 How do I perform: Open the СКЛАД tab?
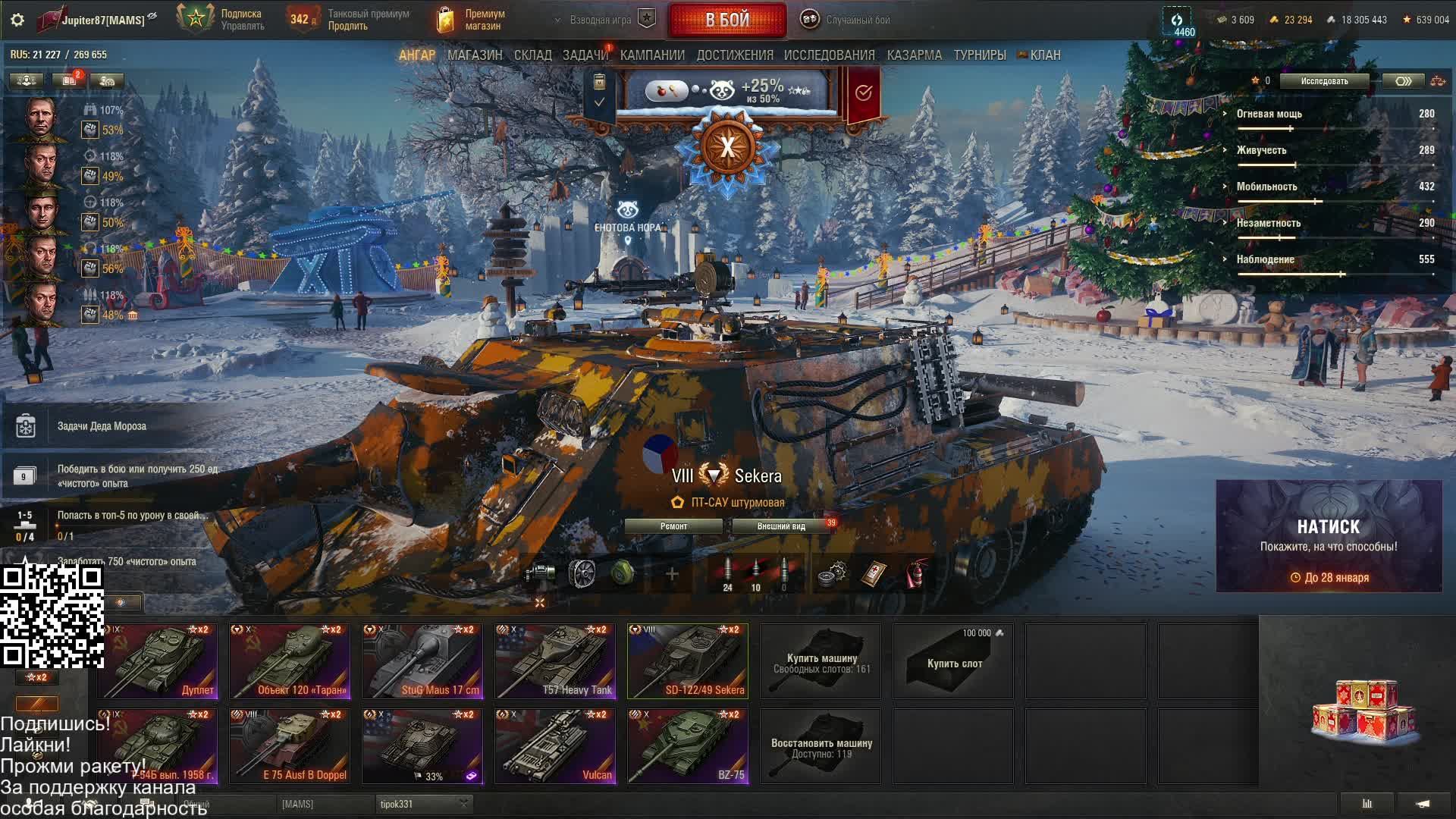(532, 55)
